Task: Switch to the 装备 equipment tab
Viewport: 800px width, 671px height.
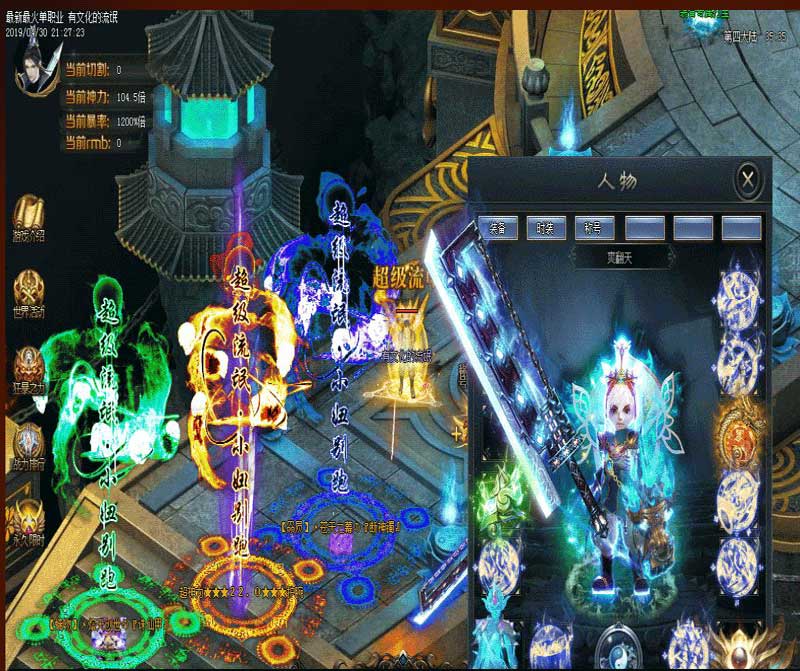Action: click(497, 228)
